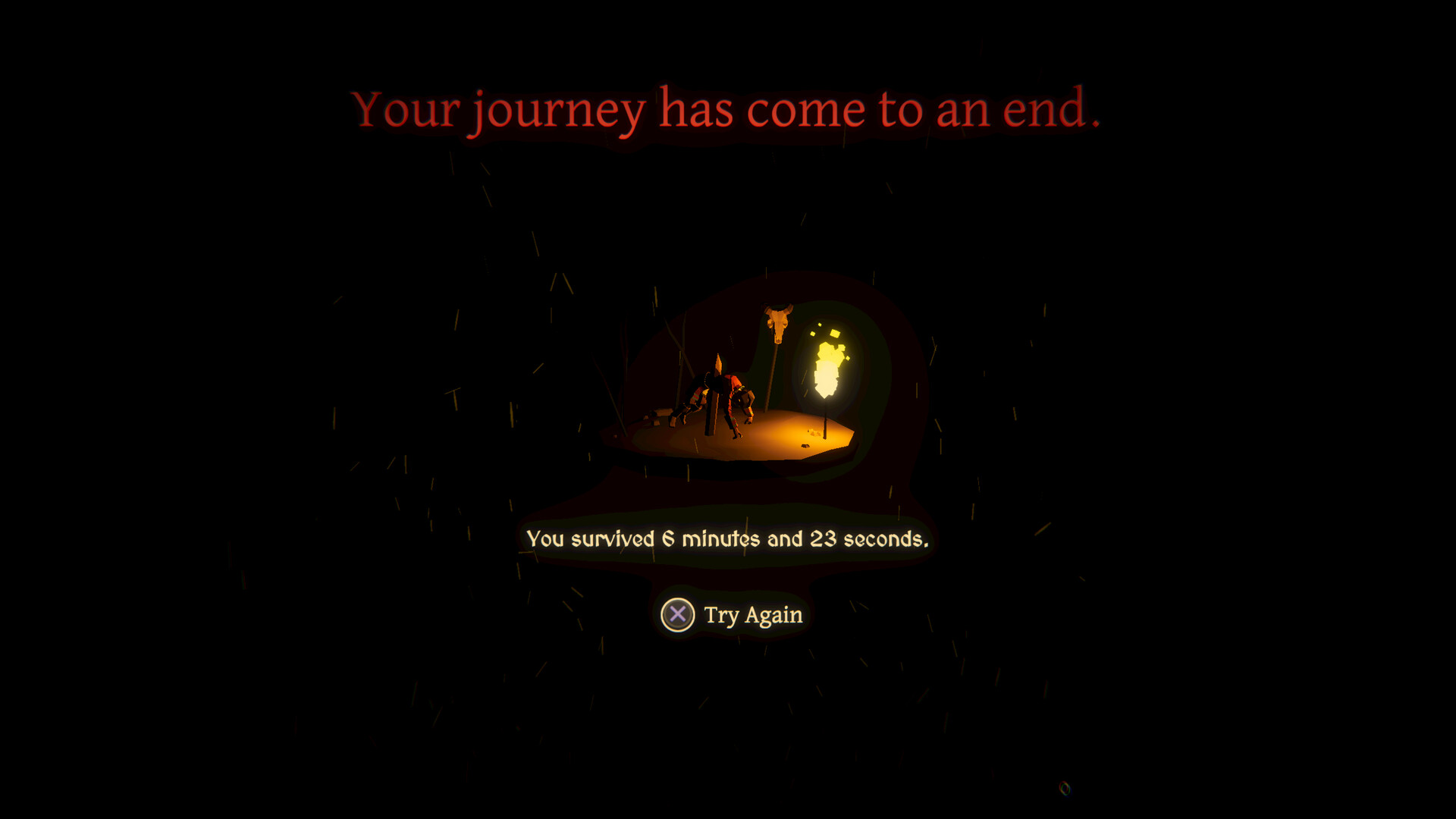1456x819 pixels.
Task: Select the 'You survived 6 minutes and 23 seconds' text
Action: point(728,540)
